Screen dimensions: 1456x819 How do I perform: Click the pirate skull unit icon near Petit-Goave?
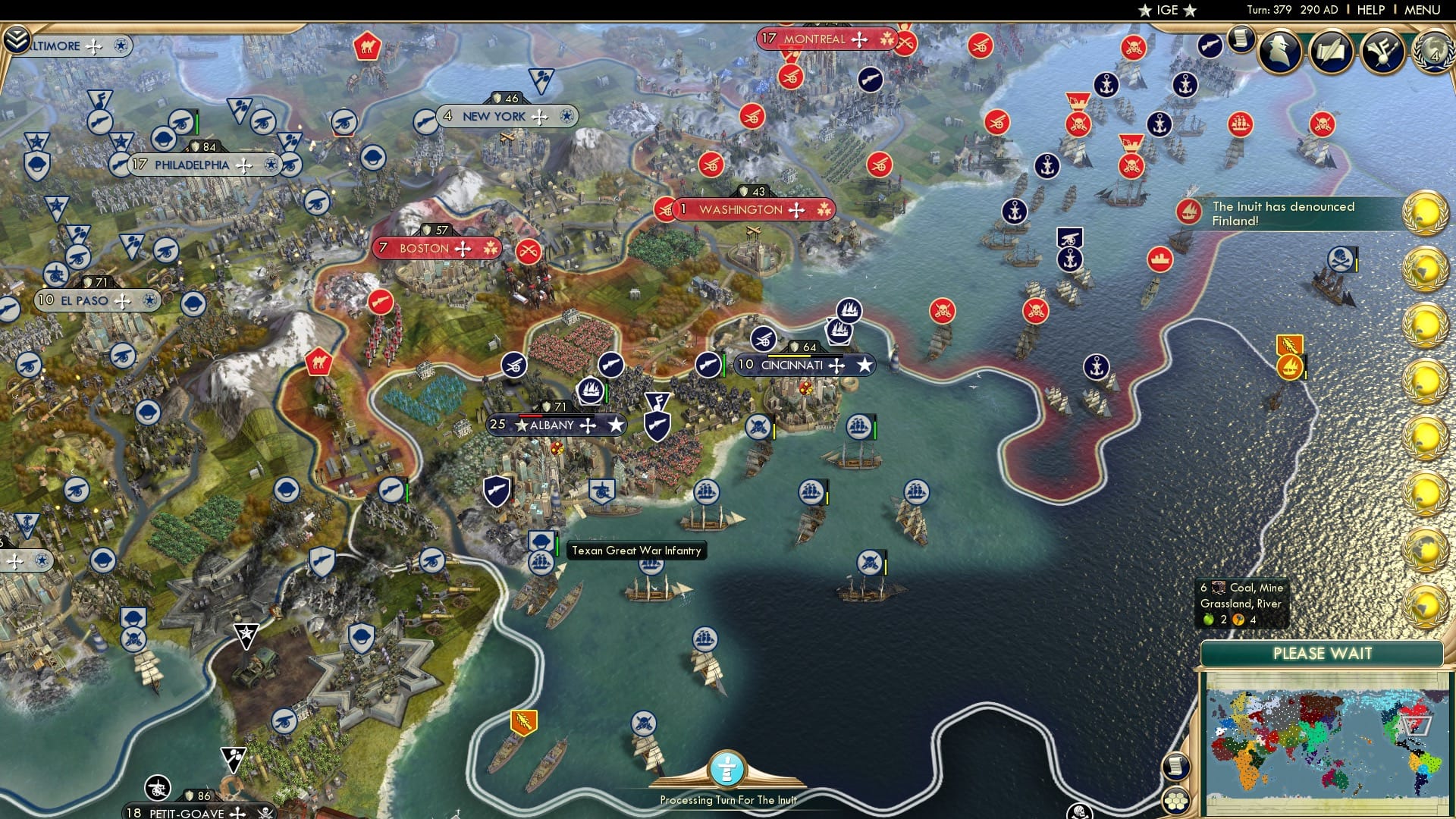click(267, 814)
